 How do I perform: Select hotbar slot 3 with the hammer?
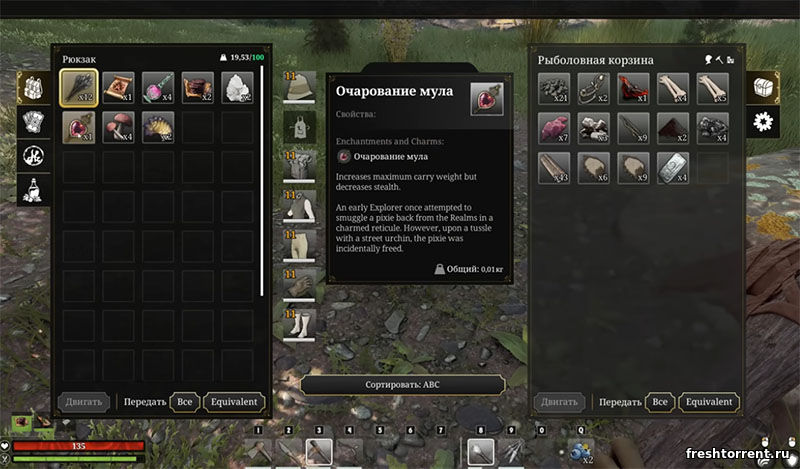319,452
